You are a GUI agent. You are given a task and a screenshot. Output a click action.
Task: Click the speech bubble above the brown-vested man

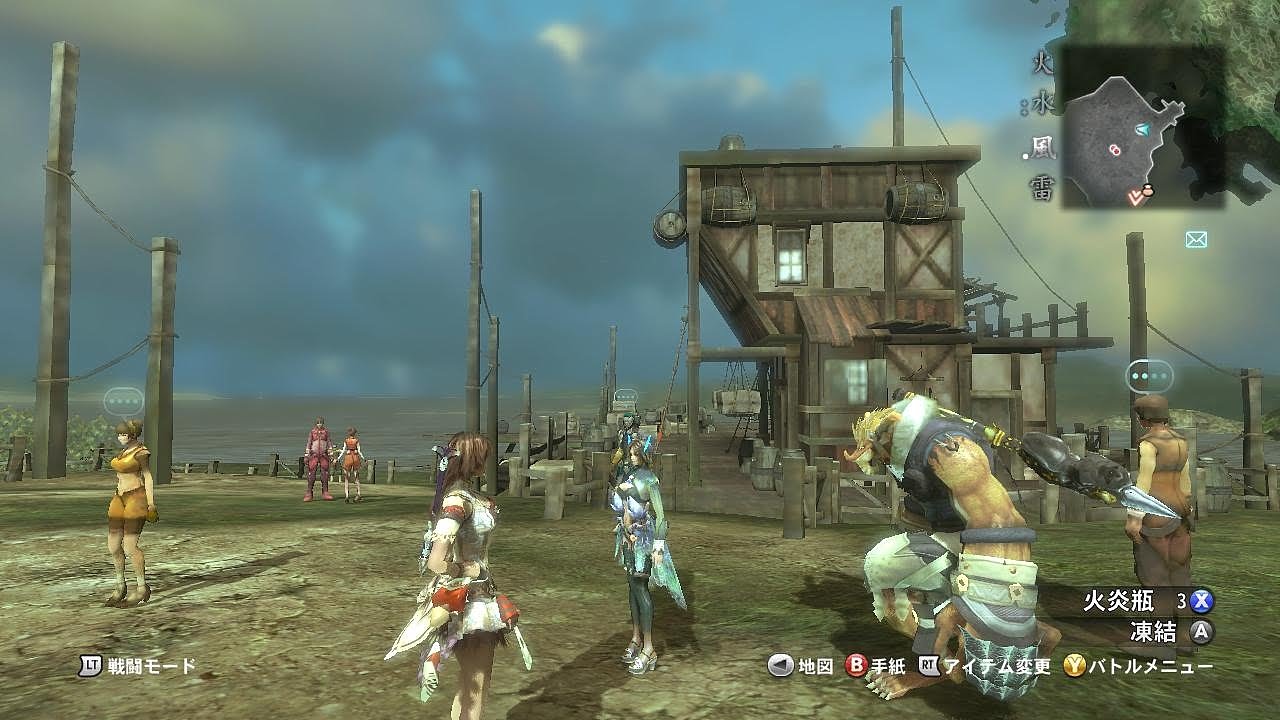(1149, 376)
